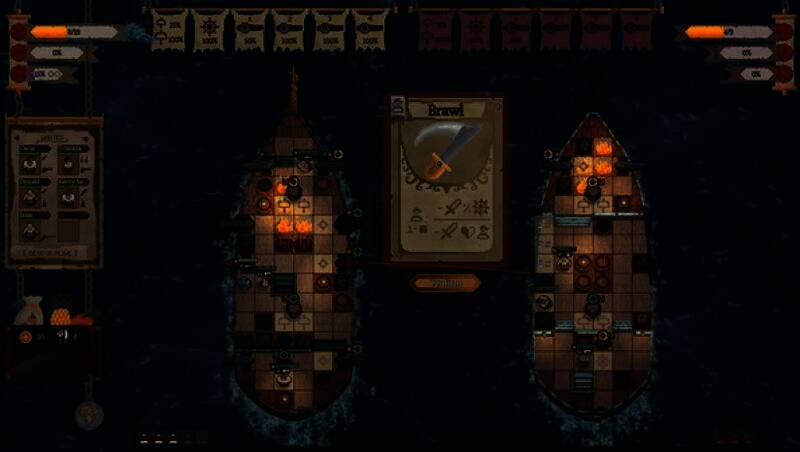Select the ship's wheel banner
800x452 pixels.
coord(211,29)
